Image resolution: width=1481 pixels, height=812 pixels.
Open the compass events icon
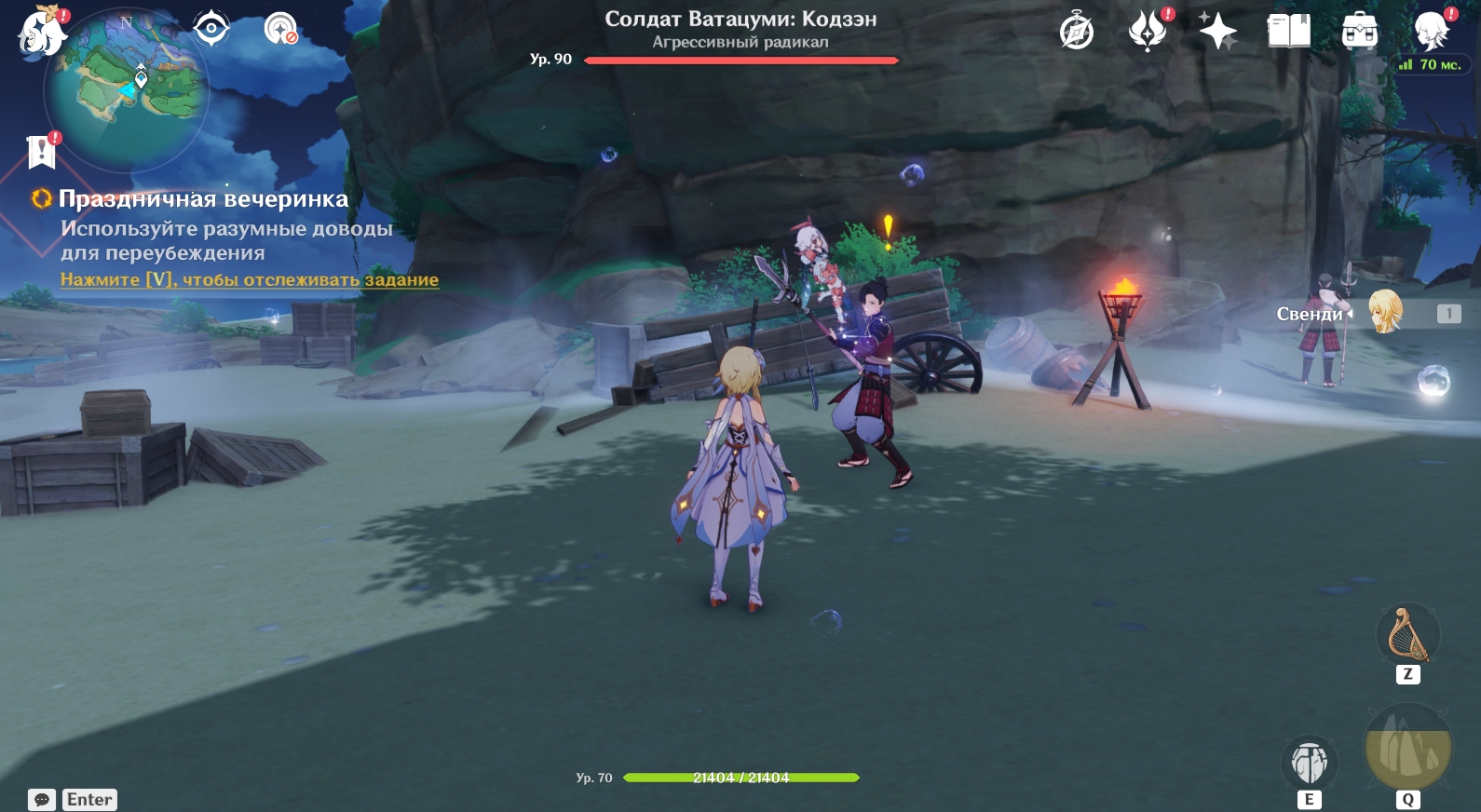[1077, 32]
